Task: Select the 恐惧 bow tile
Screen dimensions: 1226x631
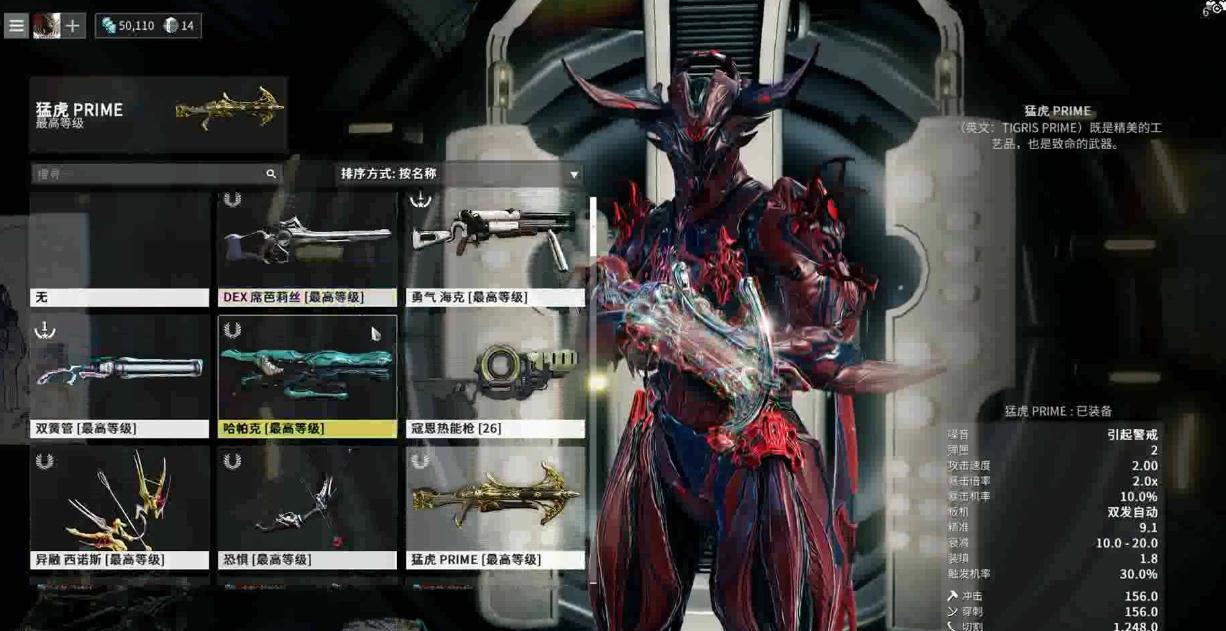Action: 307,508
